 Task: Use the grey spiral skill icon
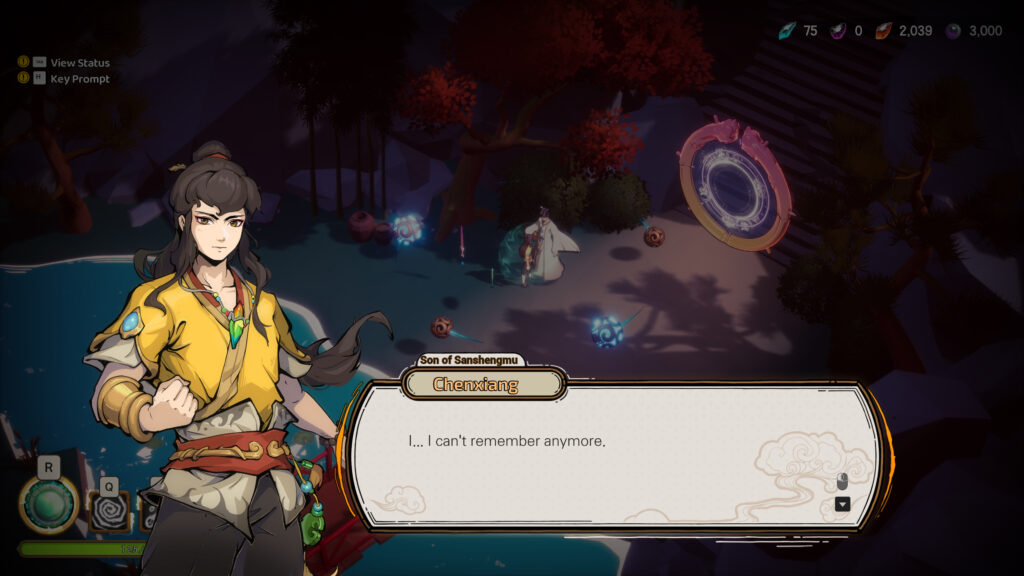coord(109,512)
